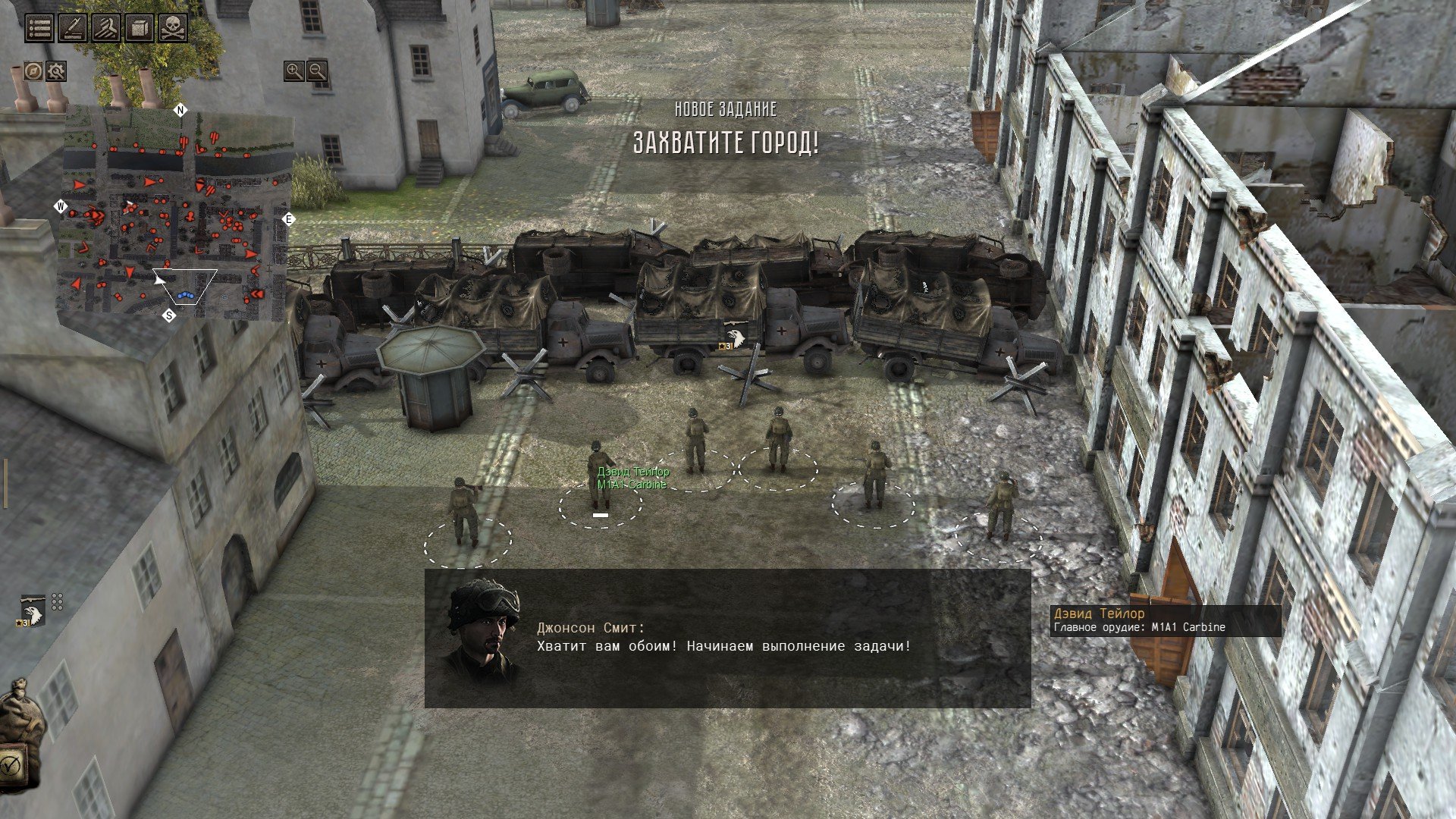Image resolution: width=1456 pixels, height=819 pixels.
Task: Select the eagle squad badge above the truck
Action: pos(734,337)
